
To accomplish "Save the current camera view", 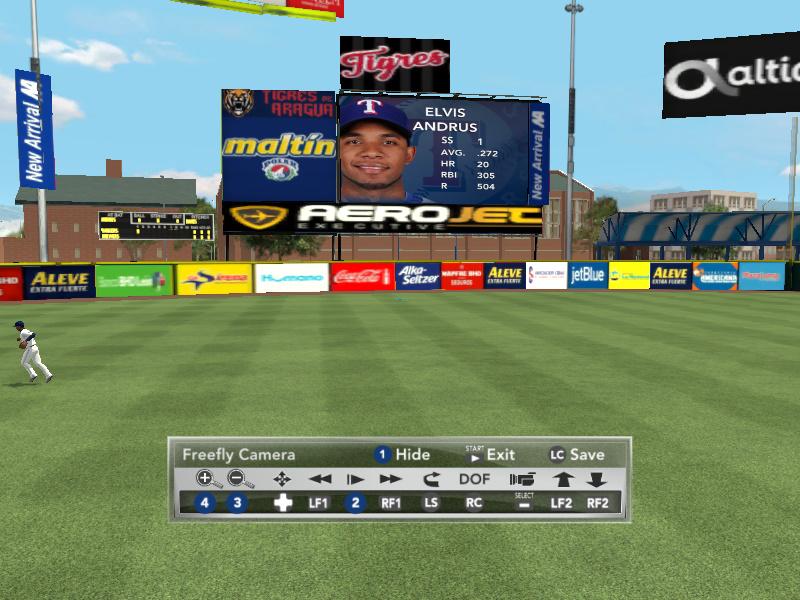I will pos(576,454).
